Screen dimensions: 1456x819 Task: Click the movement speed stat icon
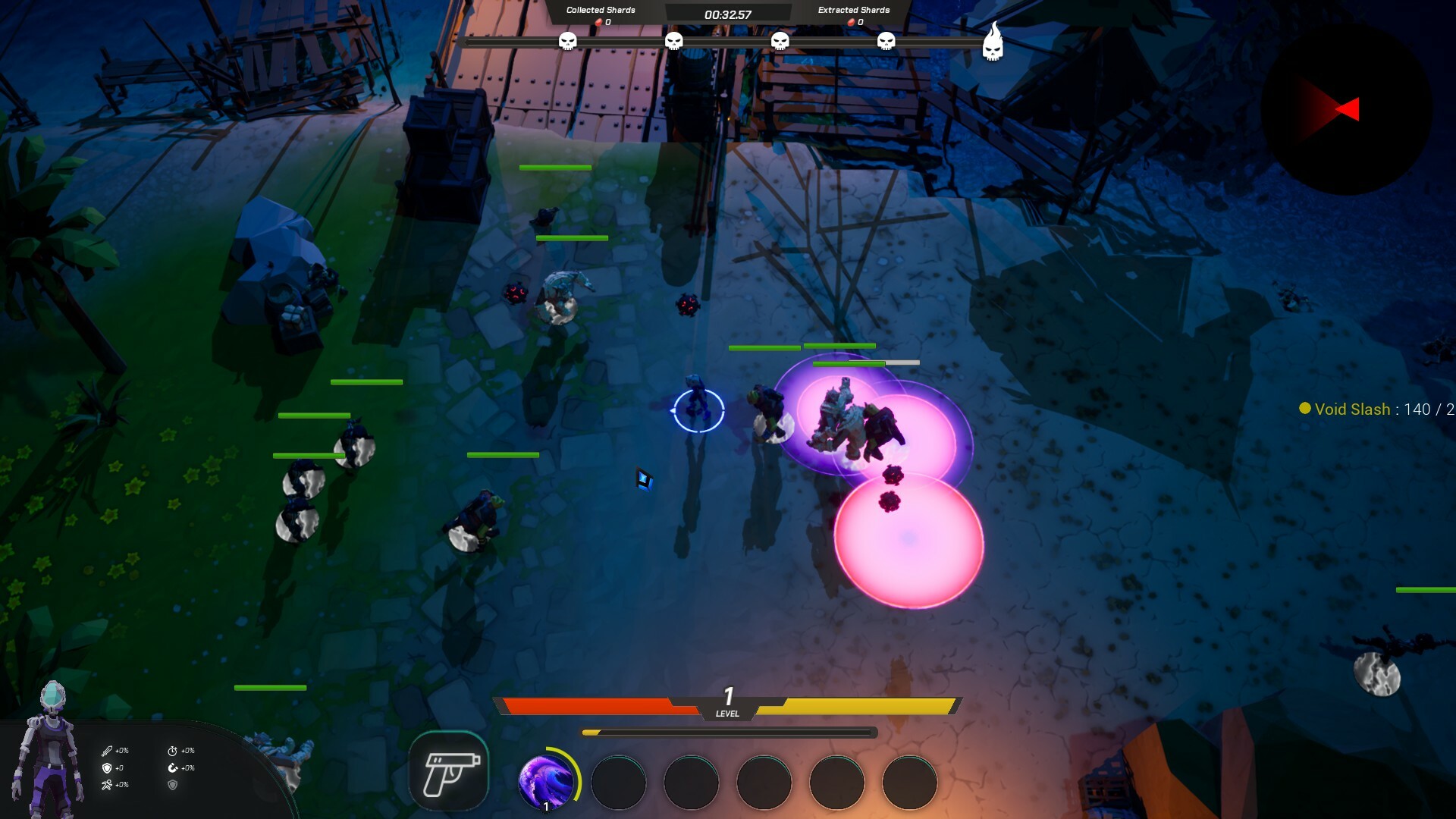(107, 786)
